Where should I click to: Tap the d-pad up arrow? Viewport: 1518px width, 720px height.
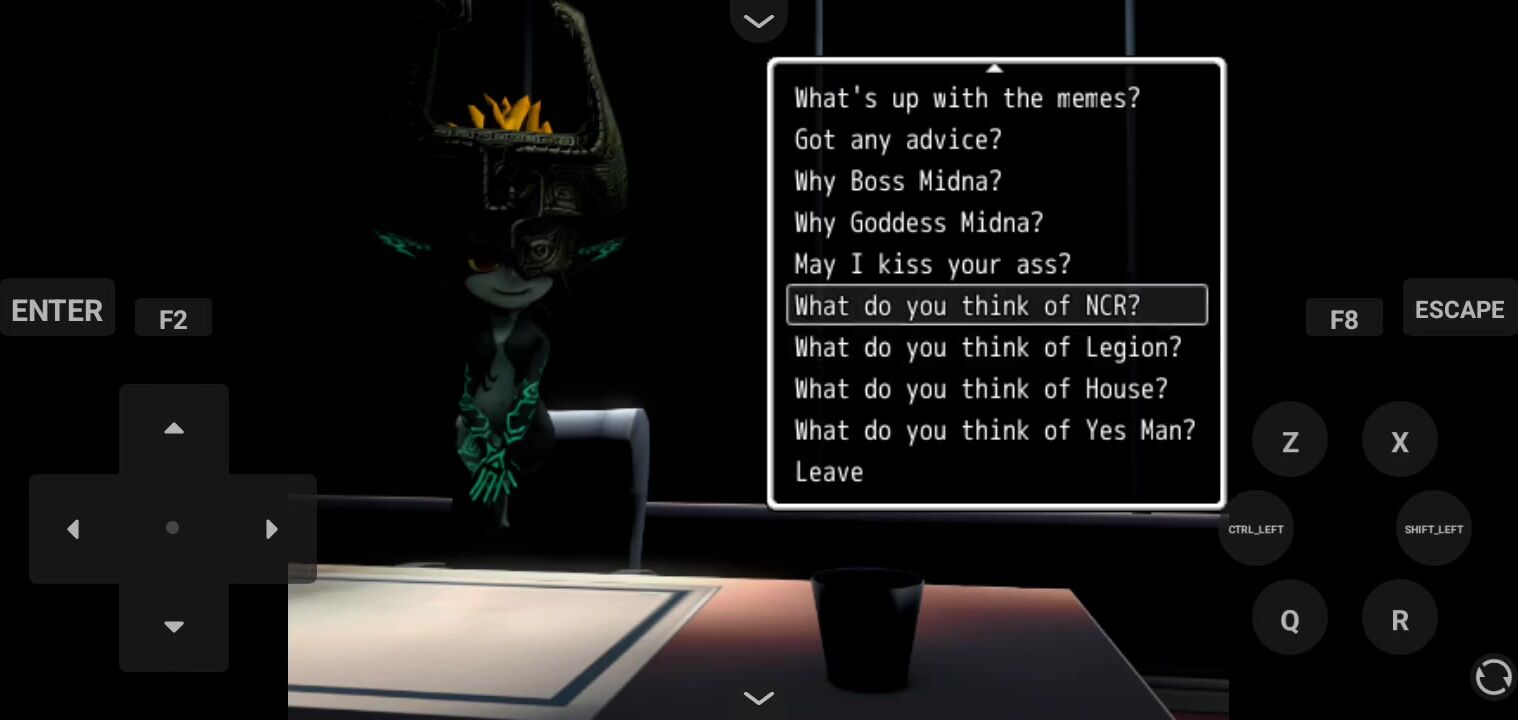(174, 429)
